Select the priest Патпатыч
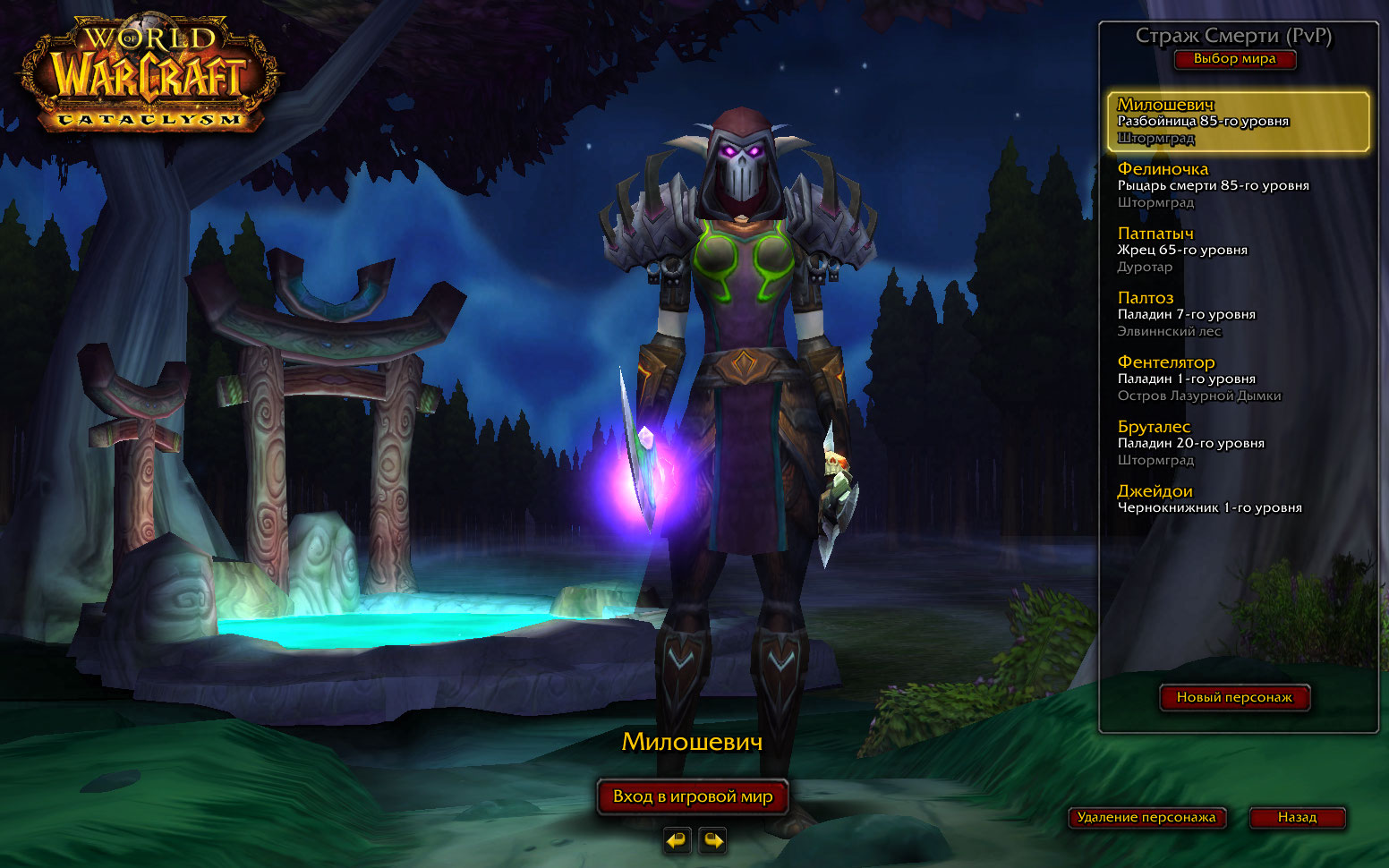Image resolution: width=1389 pixels, height=868 pixels. pyautogui.click(x=1238, y=250)
